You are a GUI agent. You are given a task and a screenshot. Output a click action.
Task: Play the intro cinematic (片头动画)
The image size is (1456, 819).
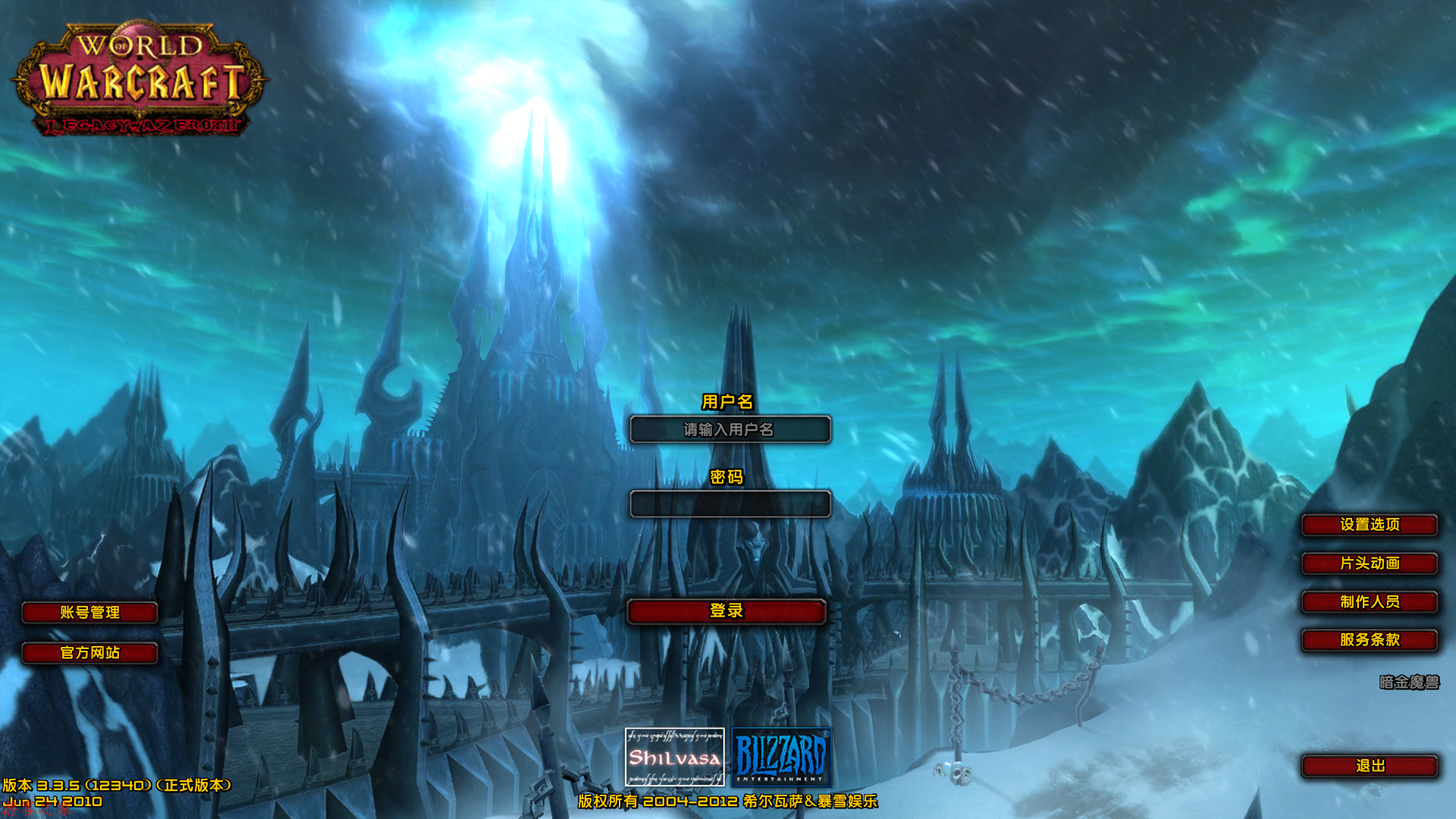1369,563
